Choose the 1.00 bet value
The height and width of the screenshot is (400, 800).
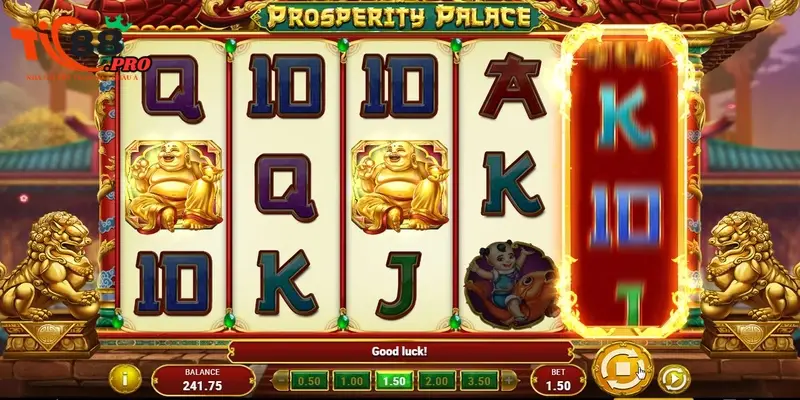(350, 380)
